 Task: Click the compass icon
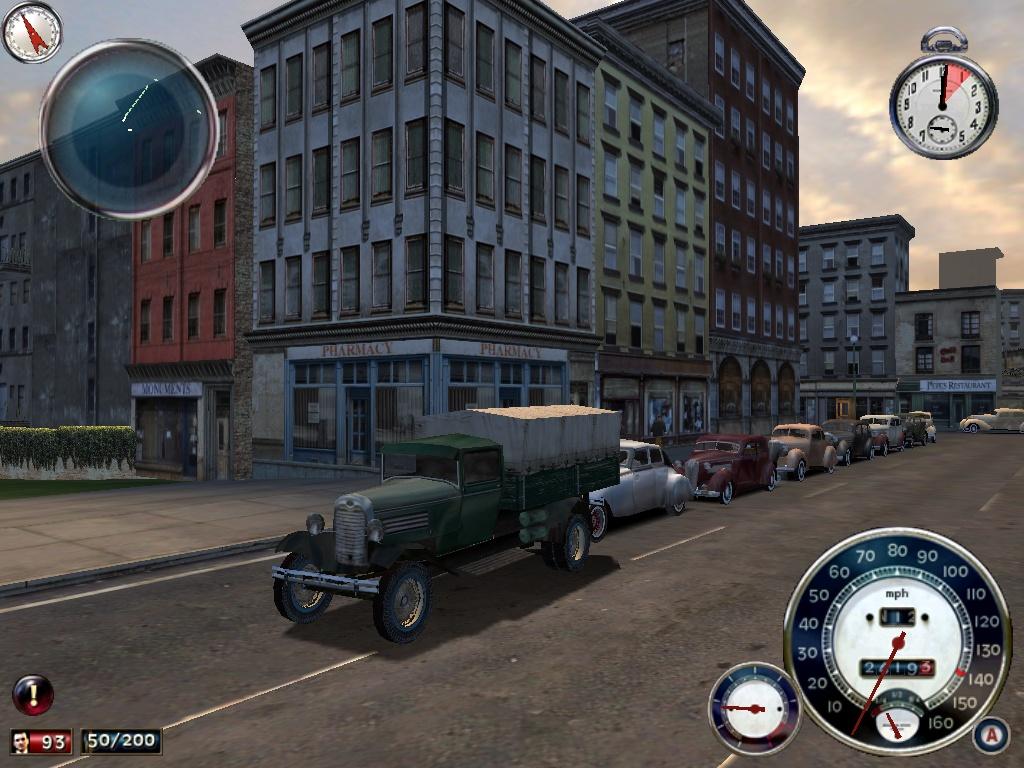[x=32, y=32]
